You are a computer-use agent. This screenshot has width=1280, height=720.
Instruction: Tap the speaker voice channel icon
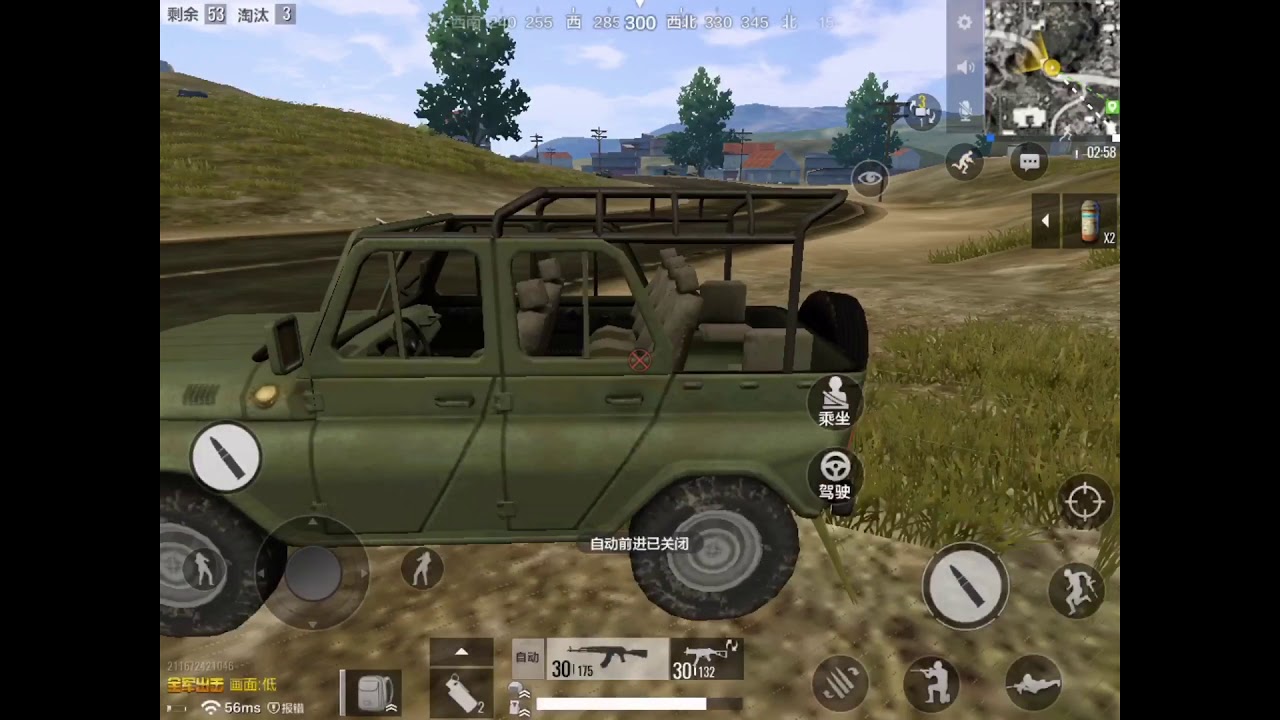(x=963, y=66)
